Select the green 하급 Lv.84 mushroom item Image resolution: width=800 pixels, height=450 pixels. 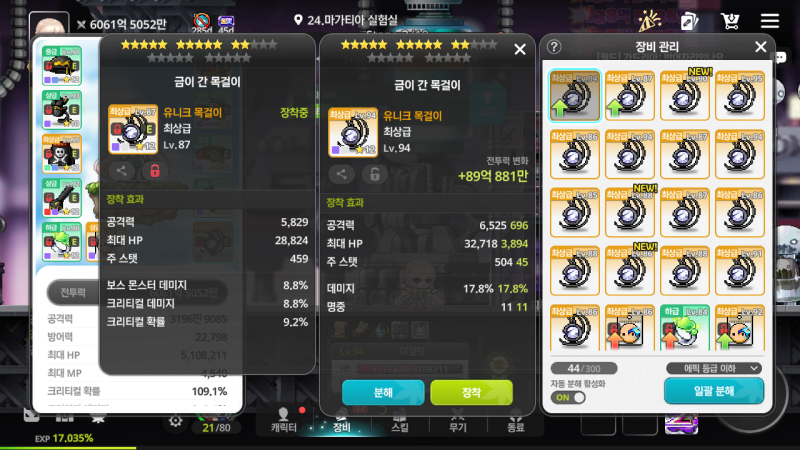(684, 329)
